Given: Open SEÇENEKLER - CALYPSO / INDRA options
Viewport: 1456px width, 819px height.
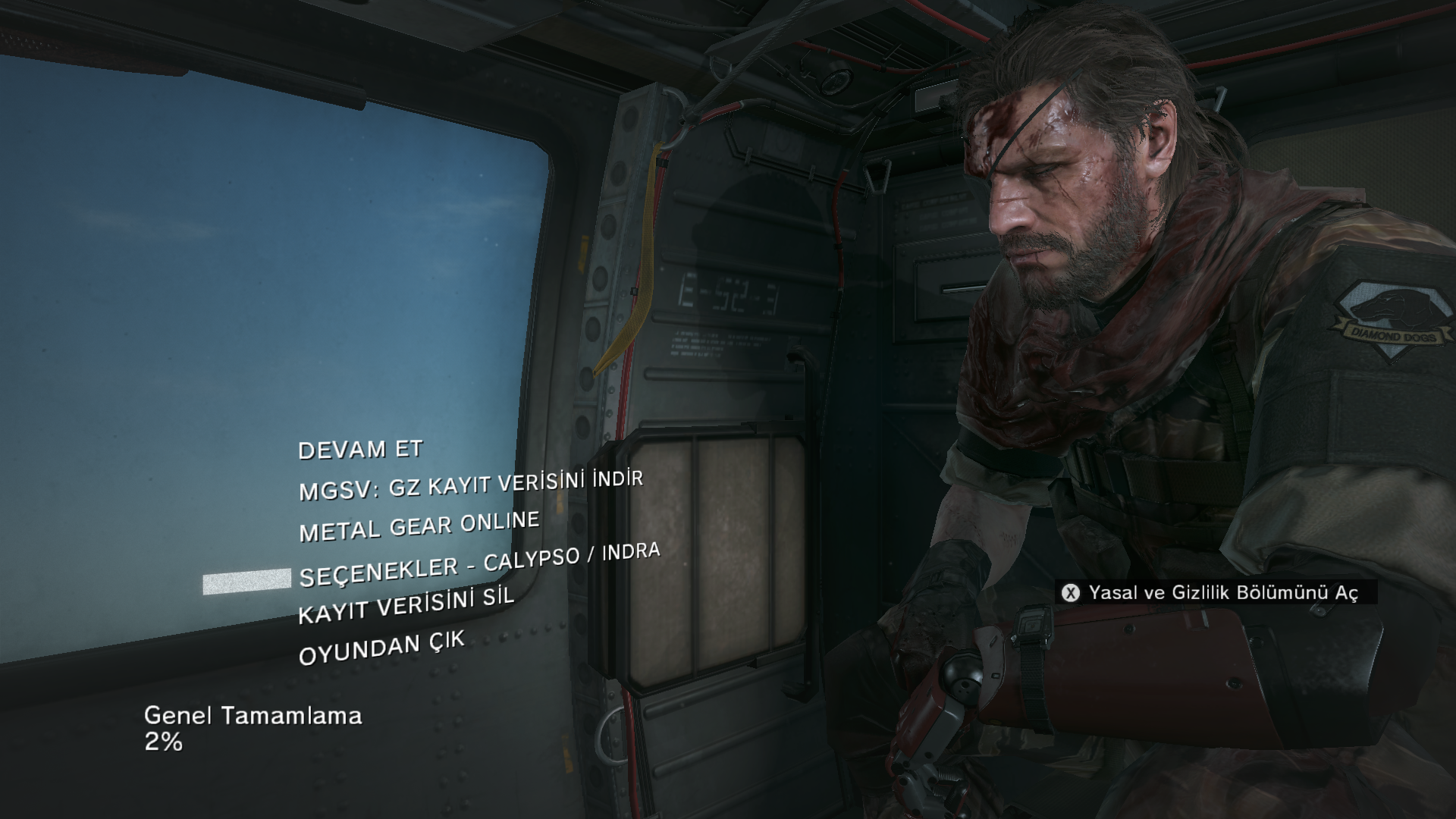Looking at the screenshot, I should tap(479, 565).
